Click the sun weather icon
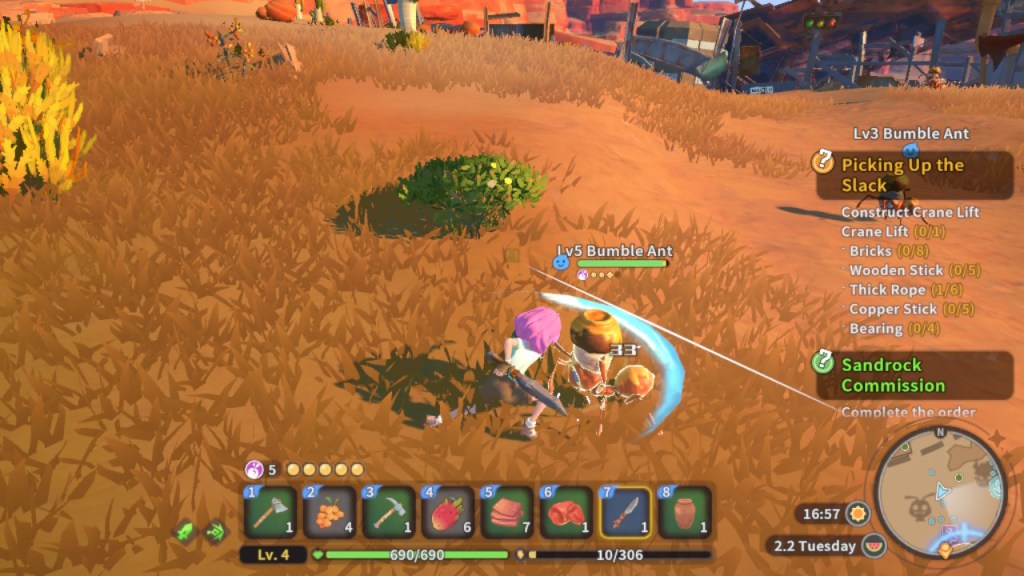The width and height of the screenshot is (1024, 576). (x=857, y=514)
